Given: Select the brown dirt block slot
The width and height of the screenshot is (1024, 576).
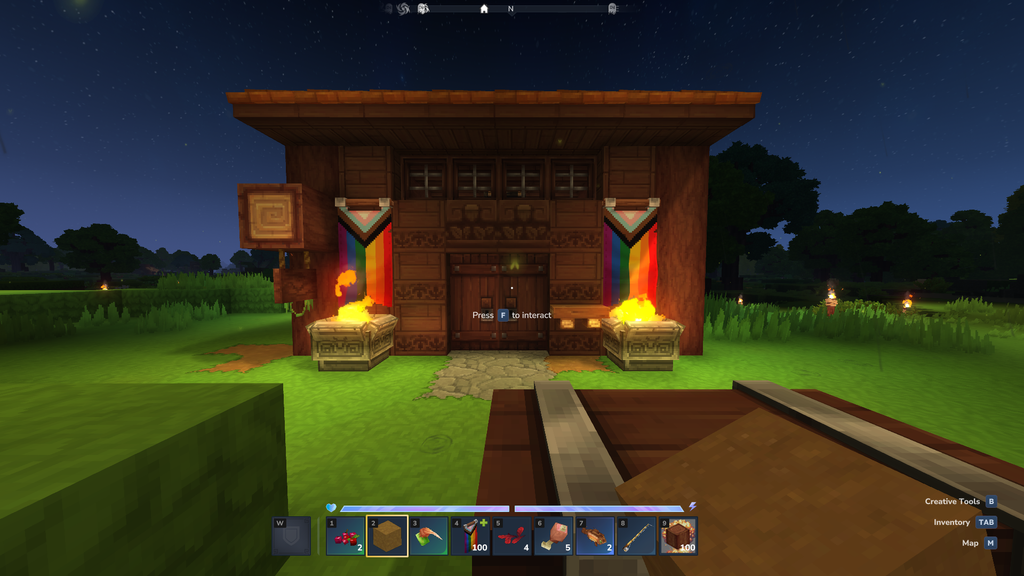Looking at the screenshot, I should tap(387, 536).
